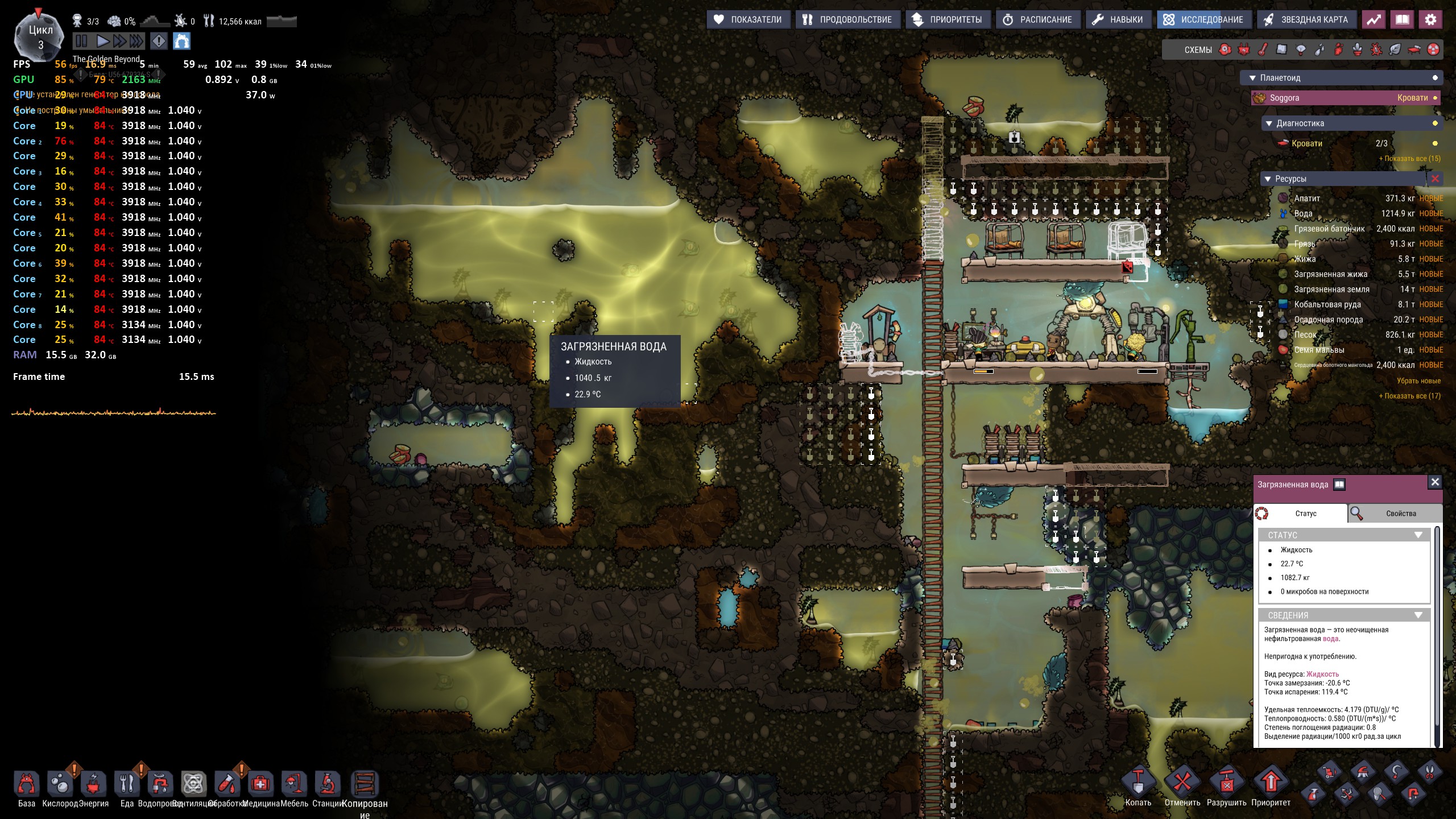Show the oxygen overlay
This screenshot has width=1456, height=819.
(x=1225, y=50)
